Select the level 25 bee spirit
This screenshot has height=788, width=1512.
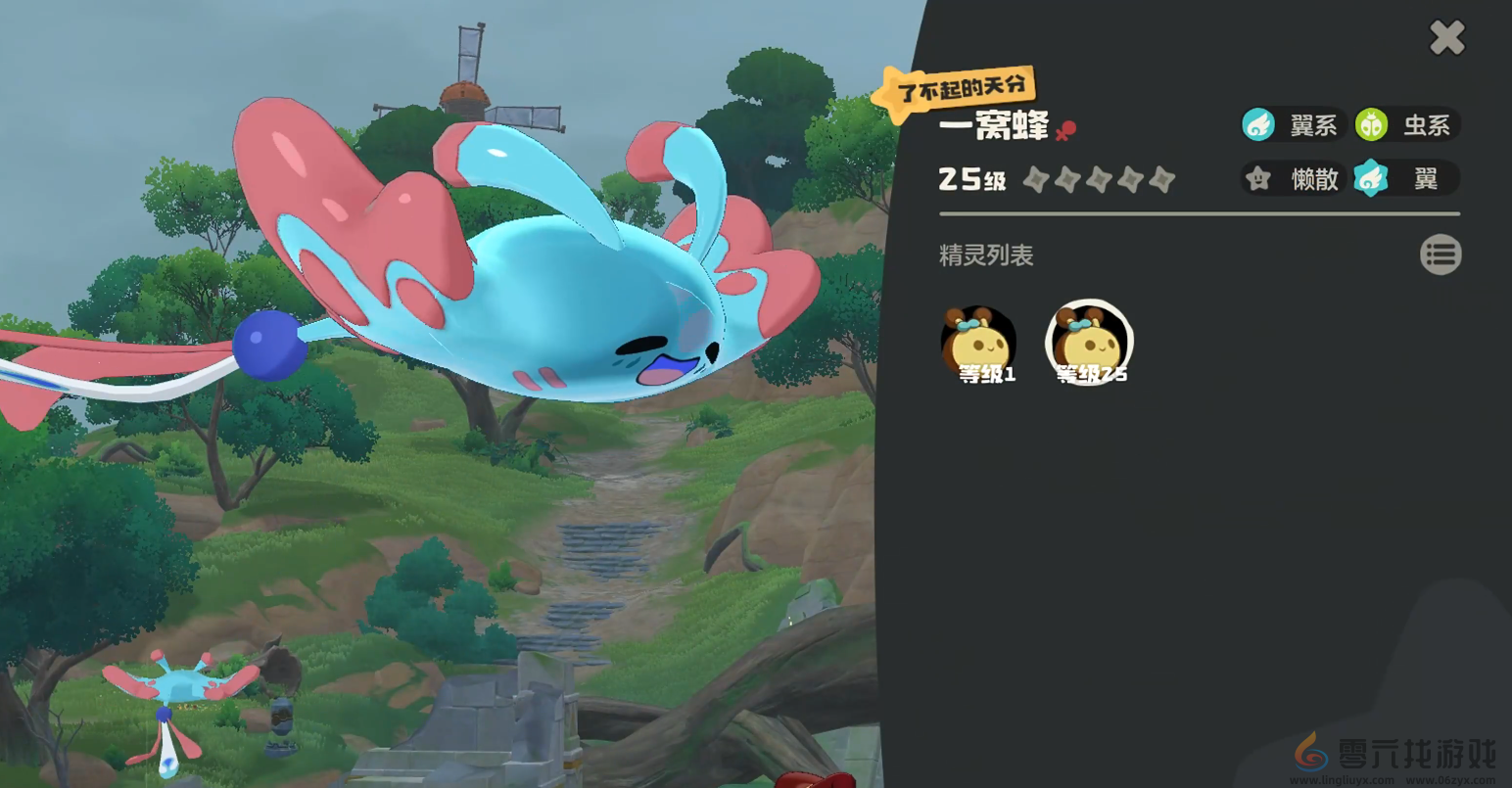pyautogui.click(x=1089, y=343)
